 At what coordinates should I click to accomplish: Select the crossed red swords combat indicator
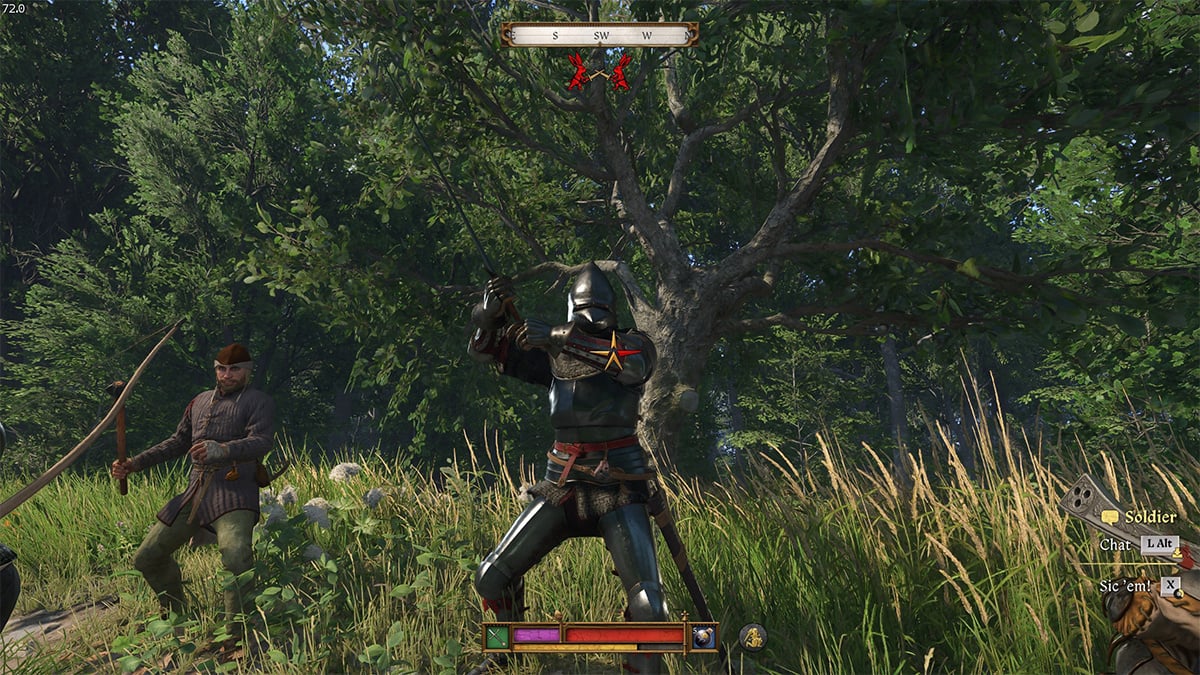[x=600, y=72]
